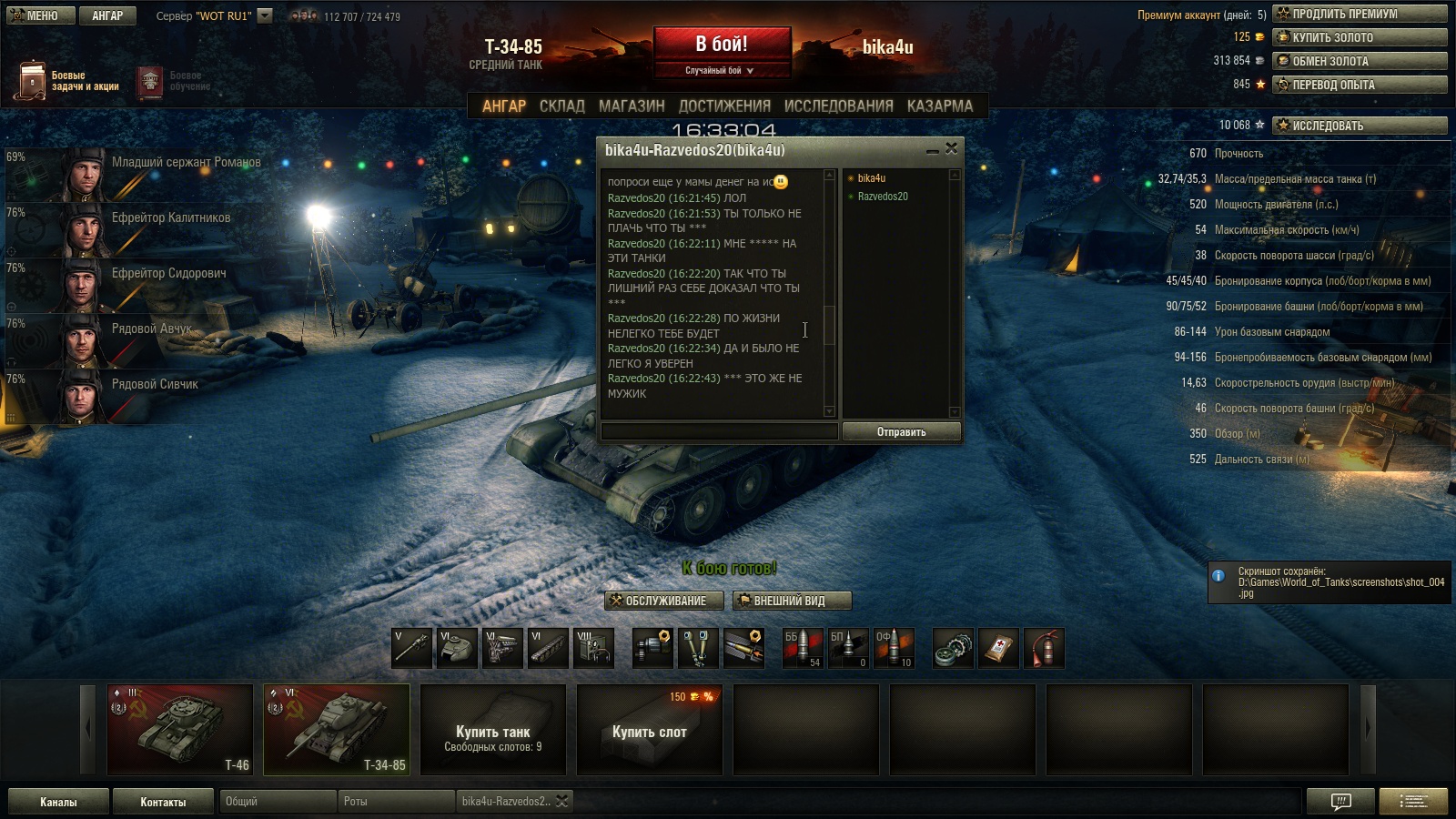Open ВНЕШНИЙ ВИД customization
This screenshot has width=1456, height=819.
click(x=791, y=601)
